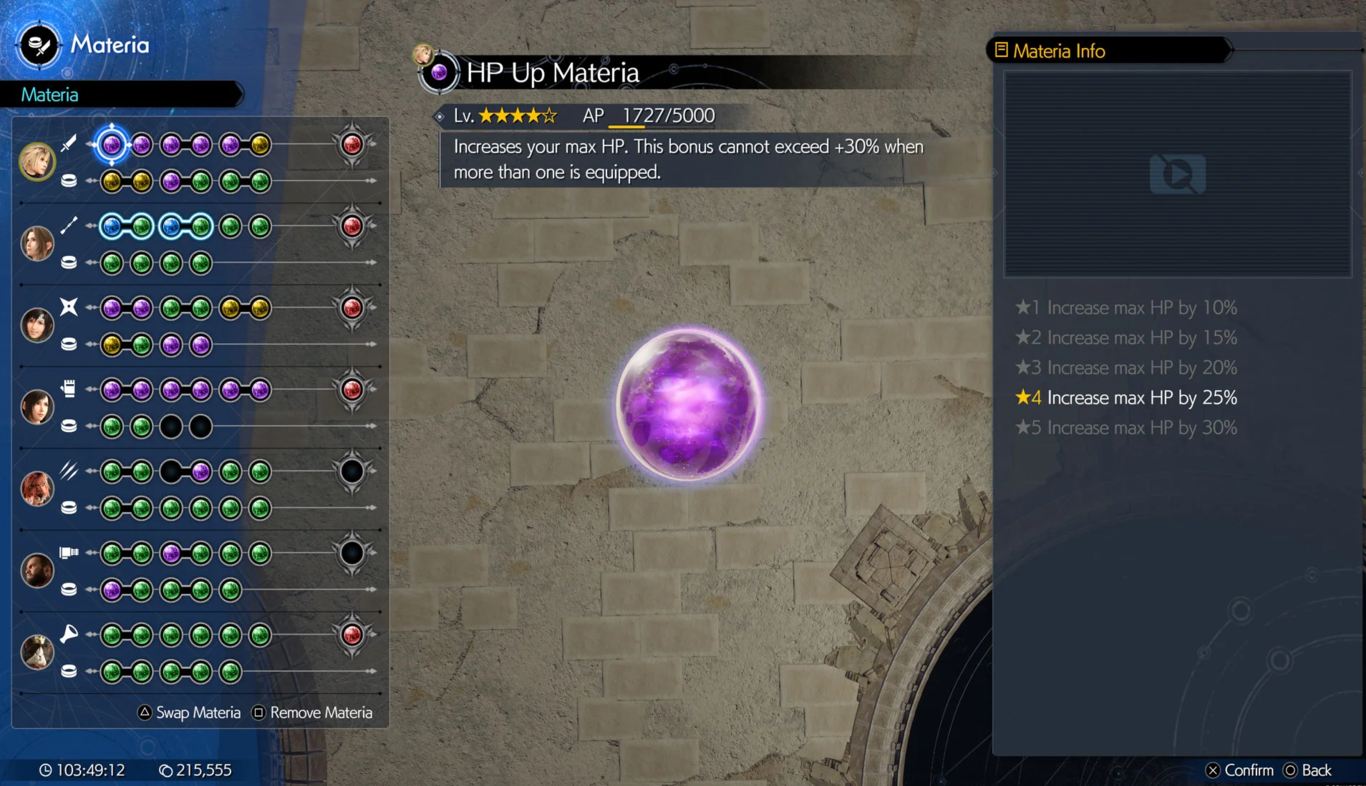
Task: Select Red XIII's empty summon materia slot
Action: tap(352, 471)
